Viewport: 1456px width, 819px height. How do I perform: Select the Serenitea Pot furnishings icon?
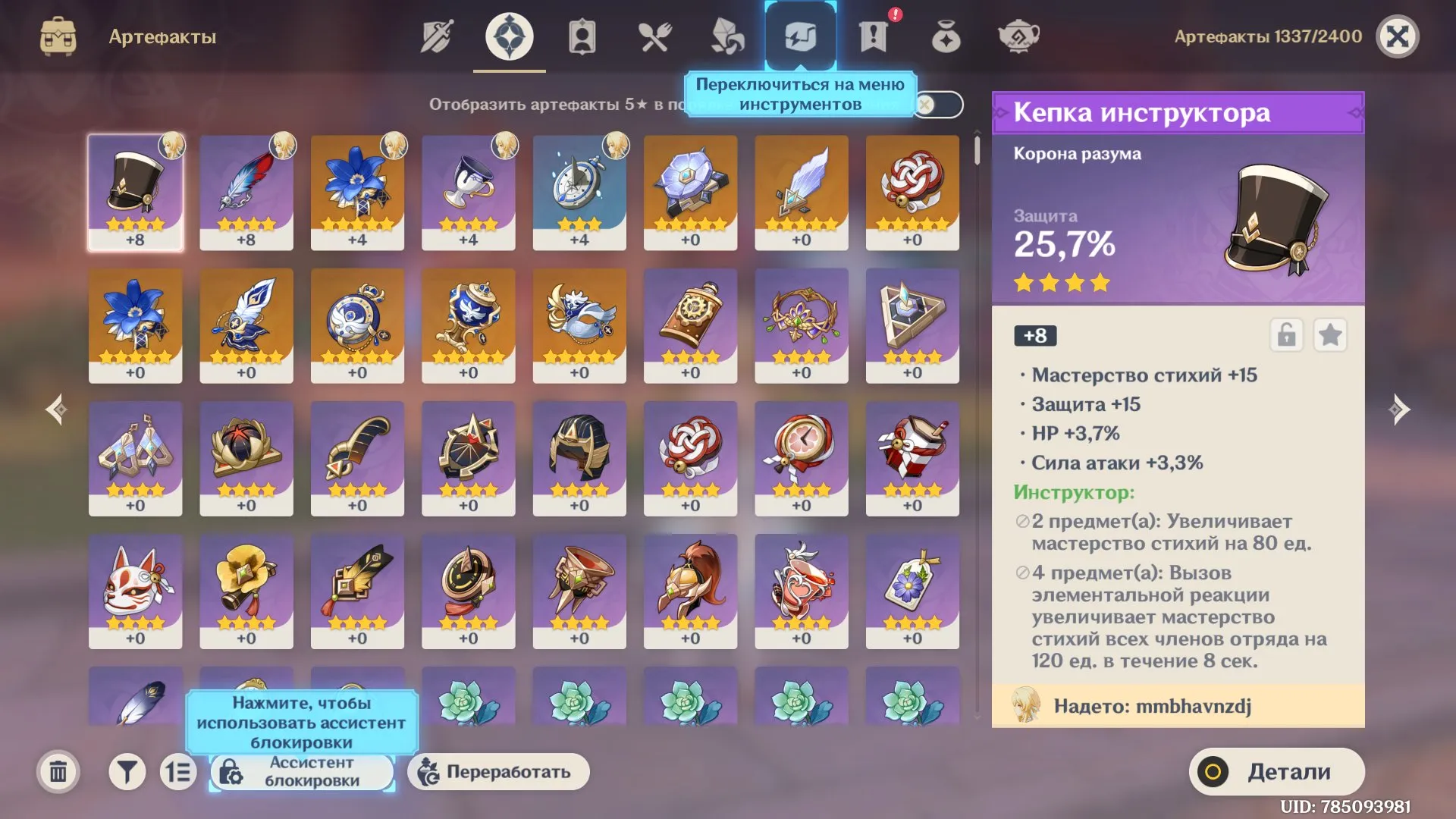tap(1018, 35)
